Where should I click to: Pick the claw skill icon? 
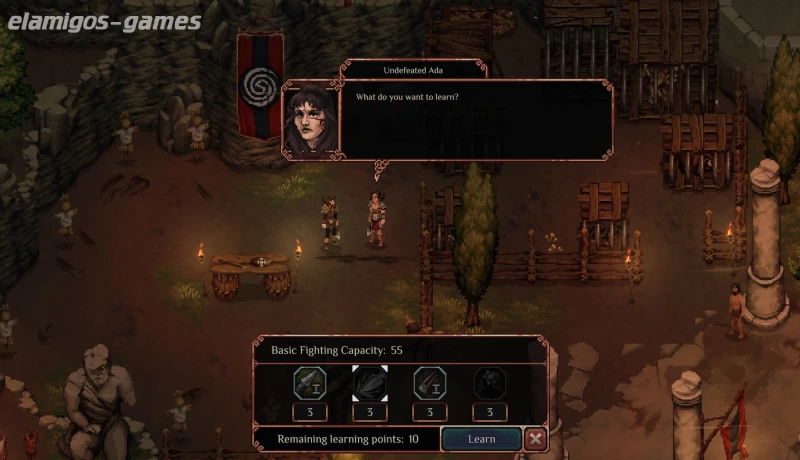pyautogui.click(x=430, y=384)
